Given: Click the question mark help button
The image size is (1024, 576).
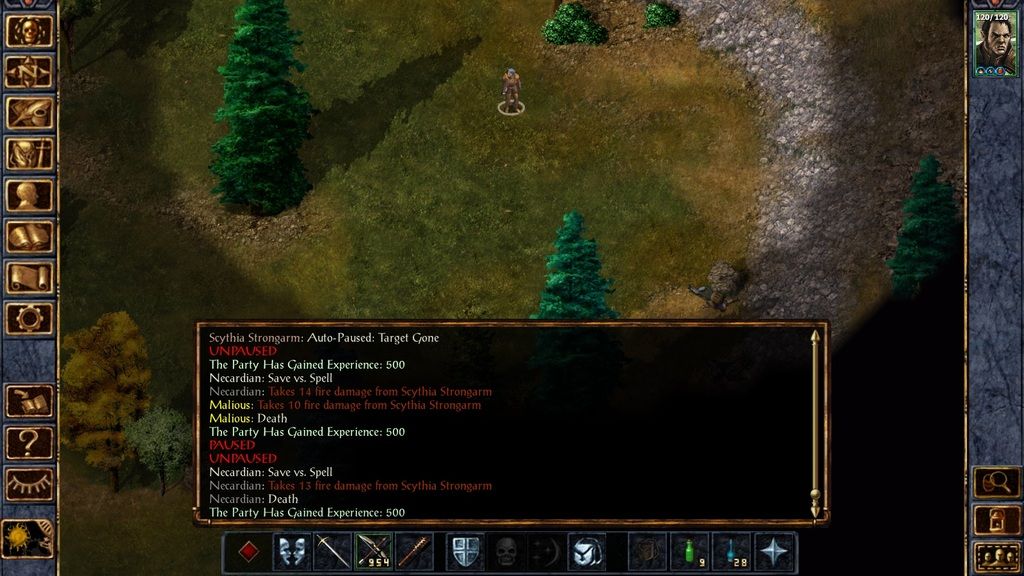Looking at the screenshot, I should 29,441.
